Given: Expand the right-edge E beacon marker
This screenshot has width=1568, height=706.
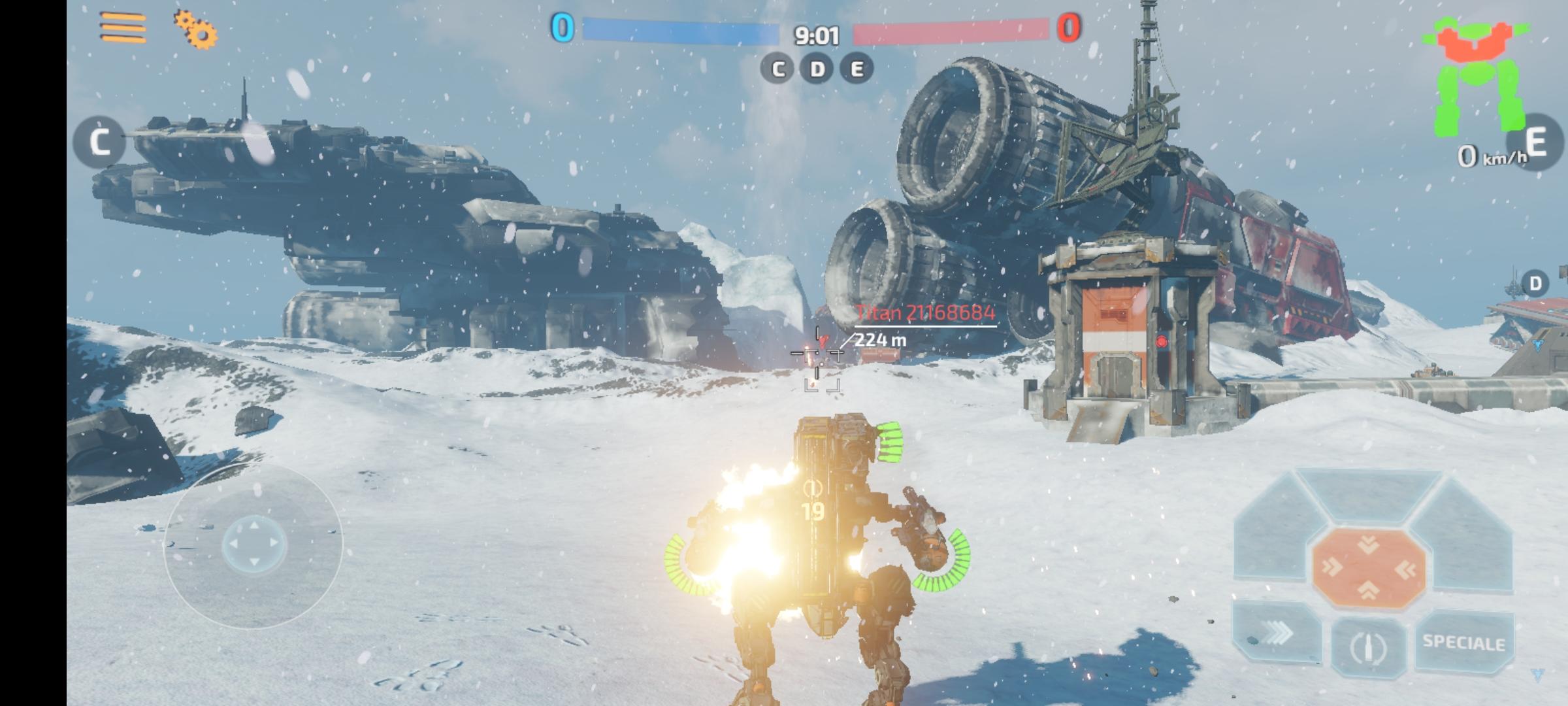Looking at the screenshot, I should click(1535, 141).
